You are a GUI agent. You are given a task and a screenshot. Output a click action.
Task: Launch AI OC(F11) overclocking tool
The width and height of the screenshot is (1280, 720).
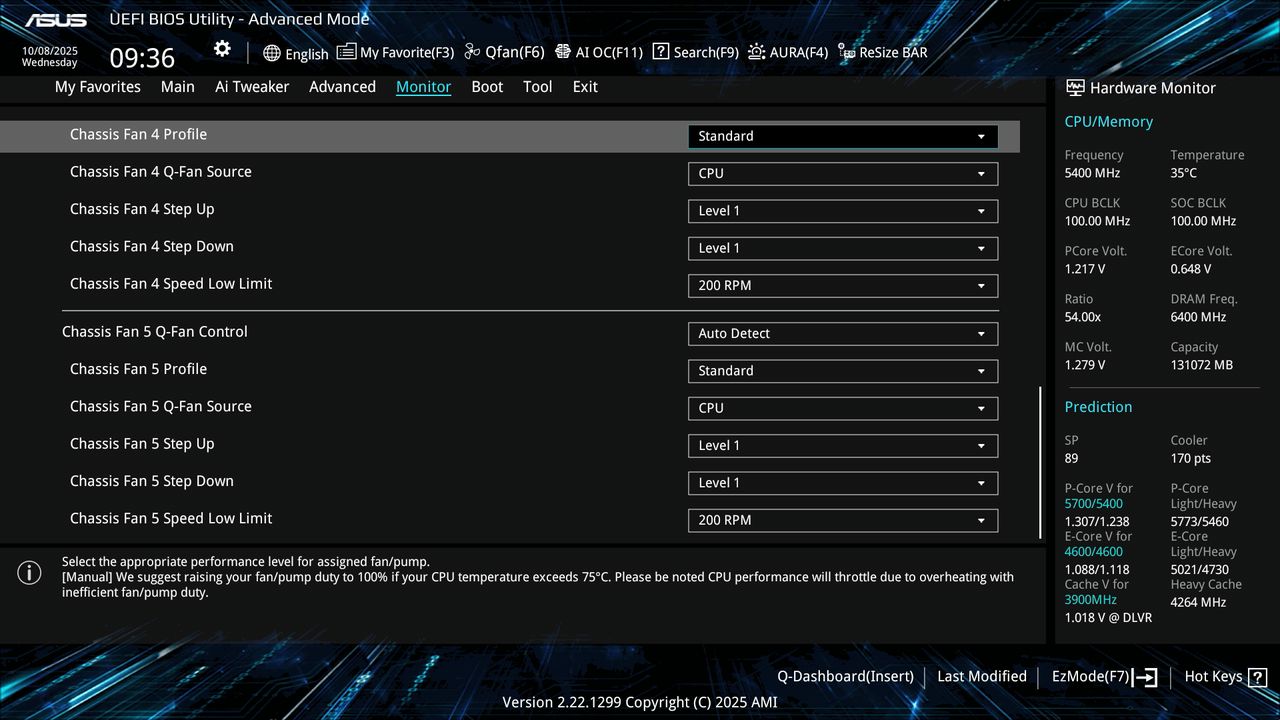599,52
